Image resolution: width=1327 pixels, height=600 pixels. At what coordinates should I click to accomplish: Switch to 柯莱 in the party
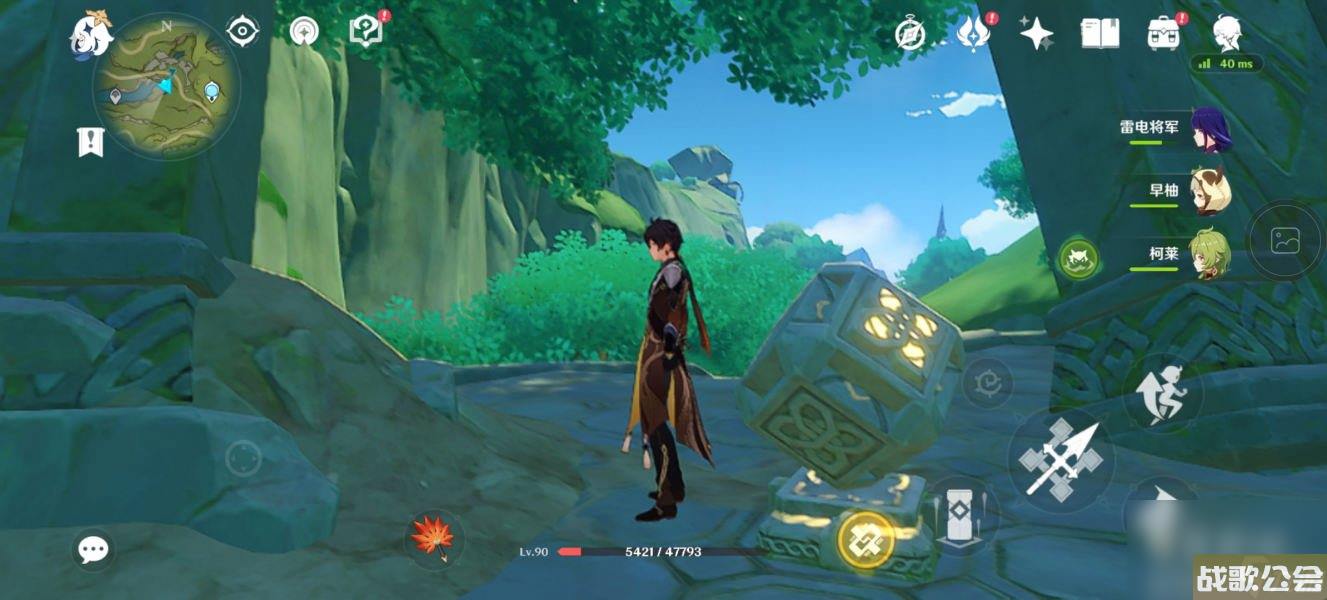point(1209,253)
